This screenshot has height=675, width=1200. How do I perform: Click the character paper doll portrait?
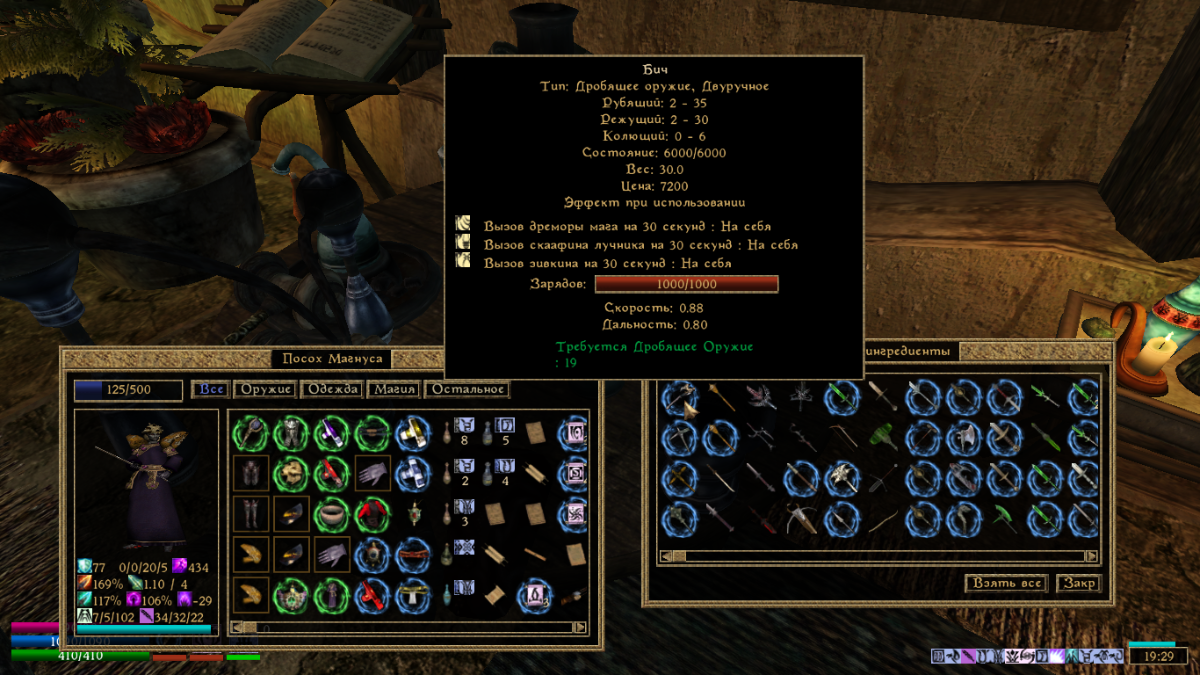point(146,480)
